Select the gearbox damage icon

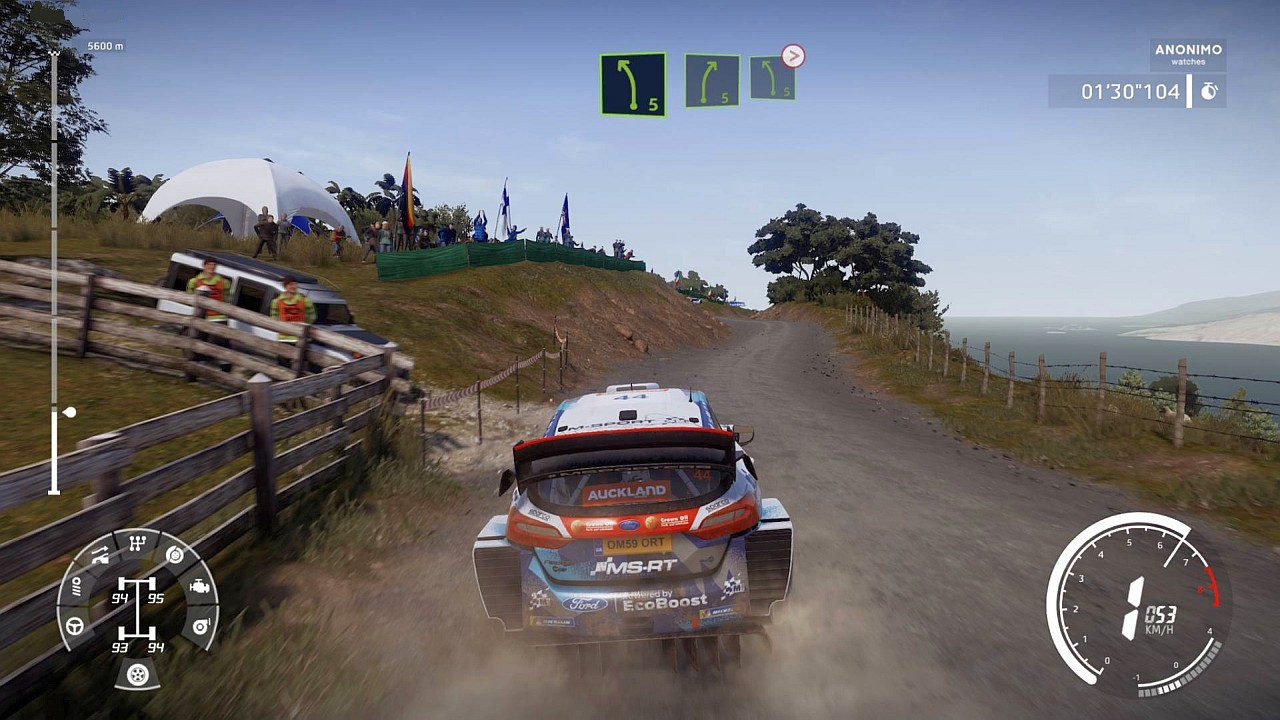point(138,544)
